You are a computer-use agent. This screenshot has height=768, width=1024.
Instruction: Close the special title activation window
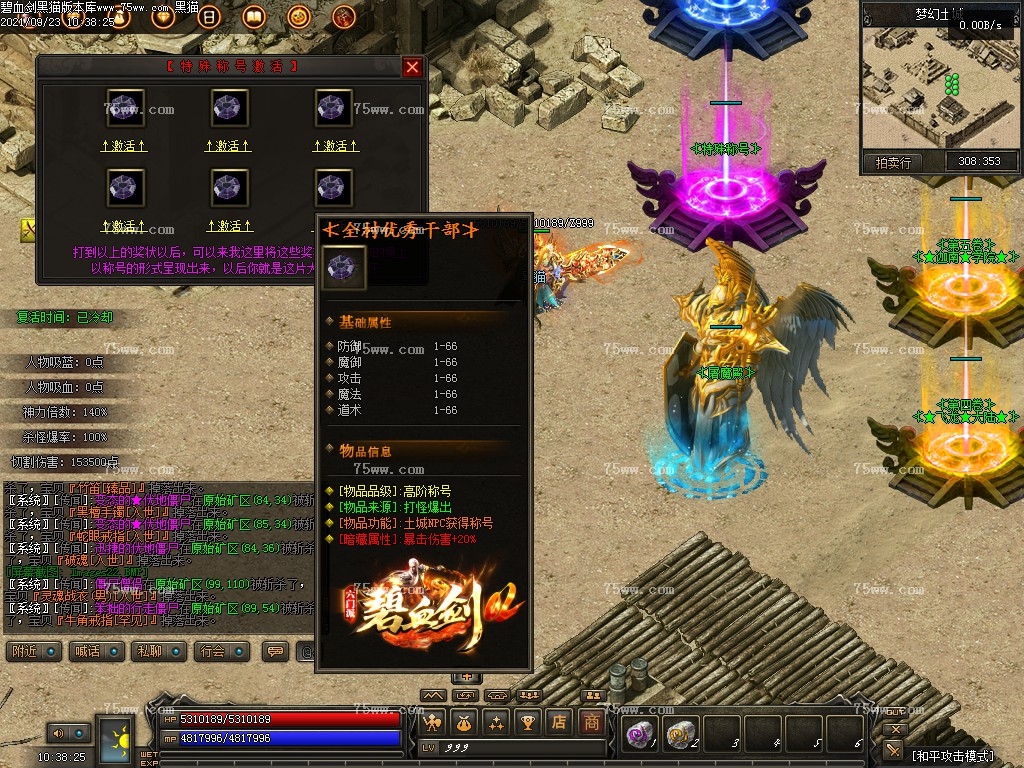point(412,67)
